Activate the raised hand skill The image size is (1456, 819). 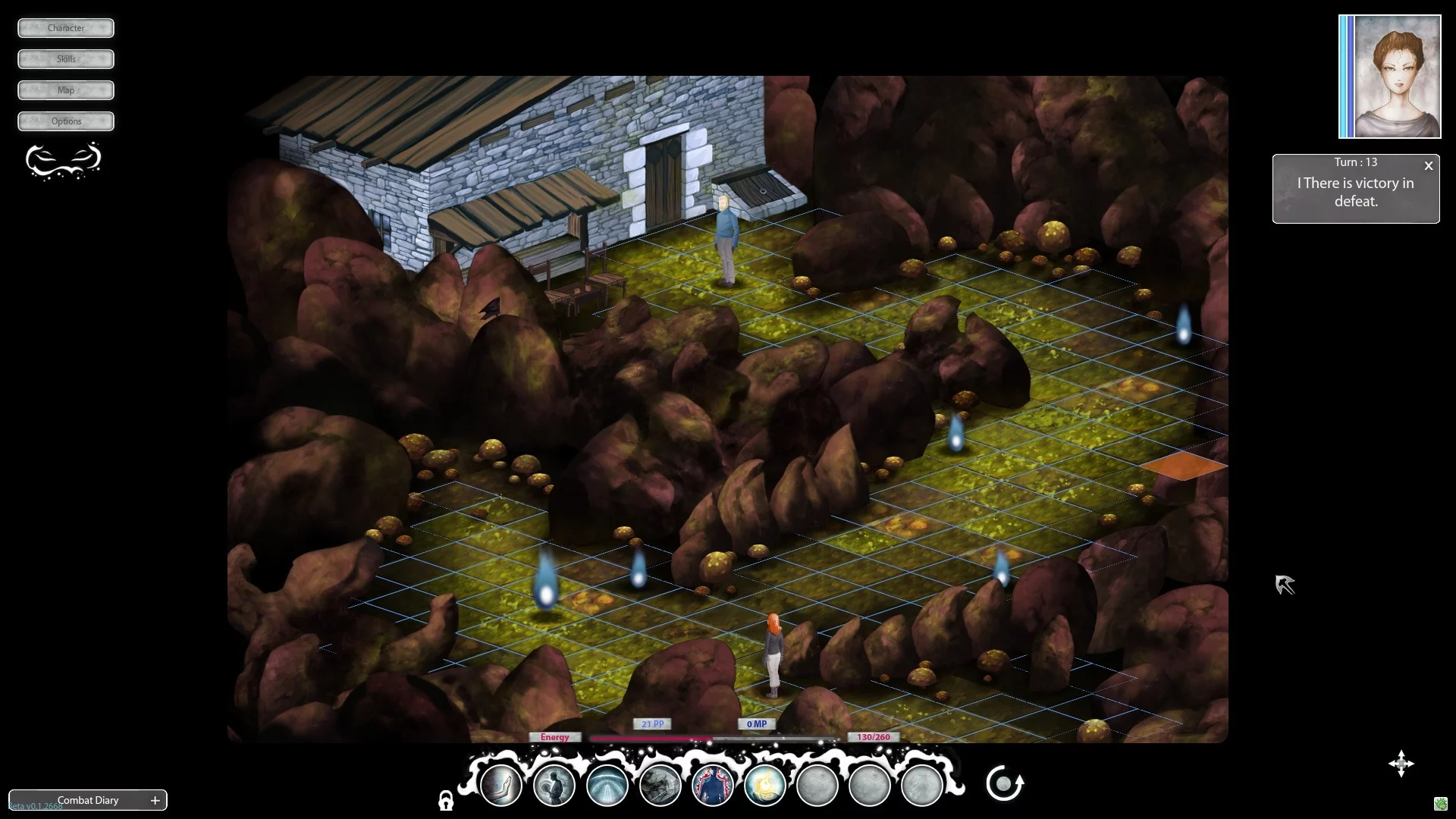tap(500, 785)
